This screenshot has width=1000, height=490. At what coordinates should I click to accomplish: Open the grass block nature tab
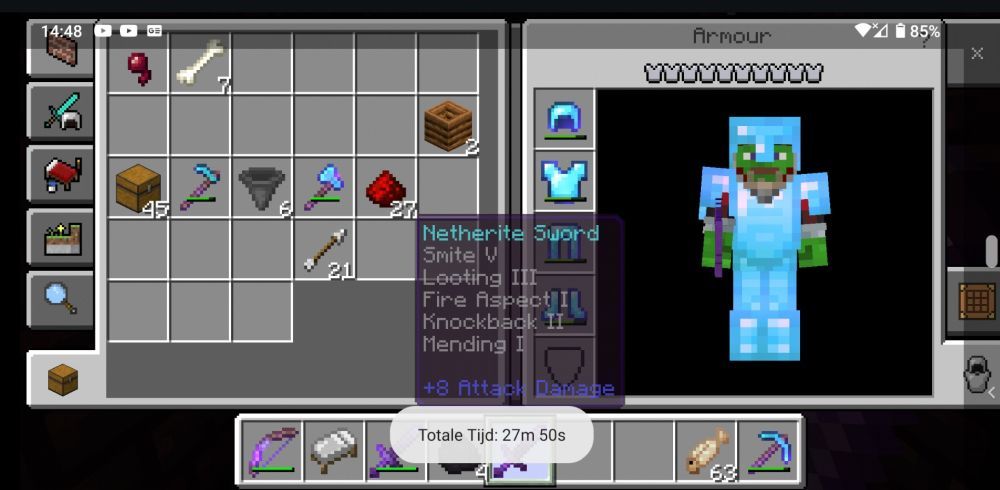[x=61, y=238]
